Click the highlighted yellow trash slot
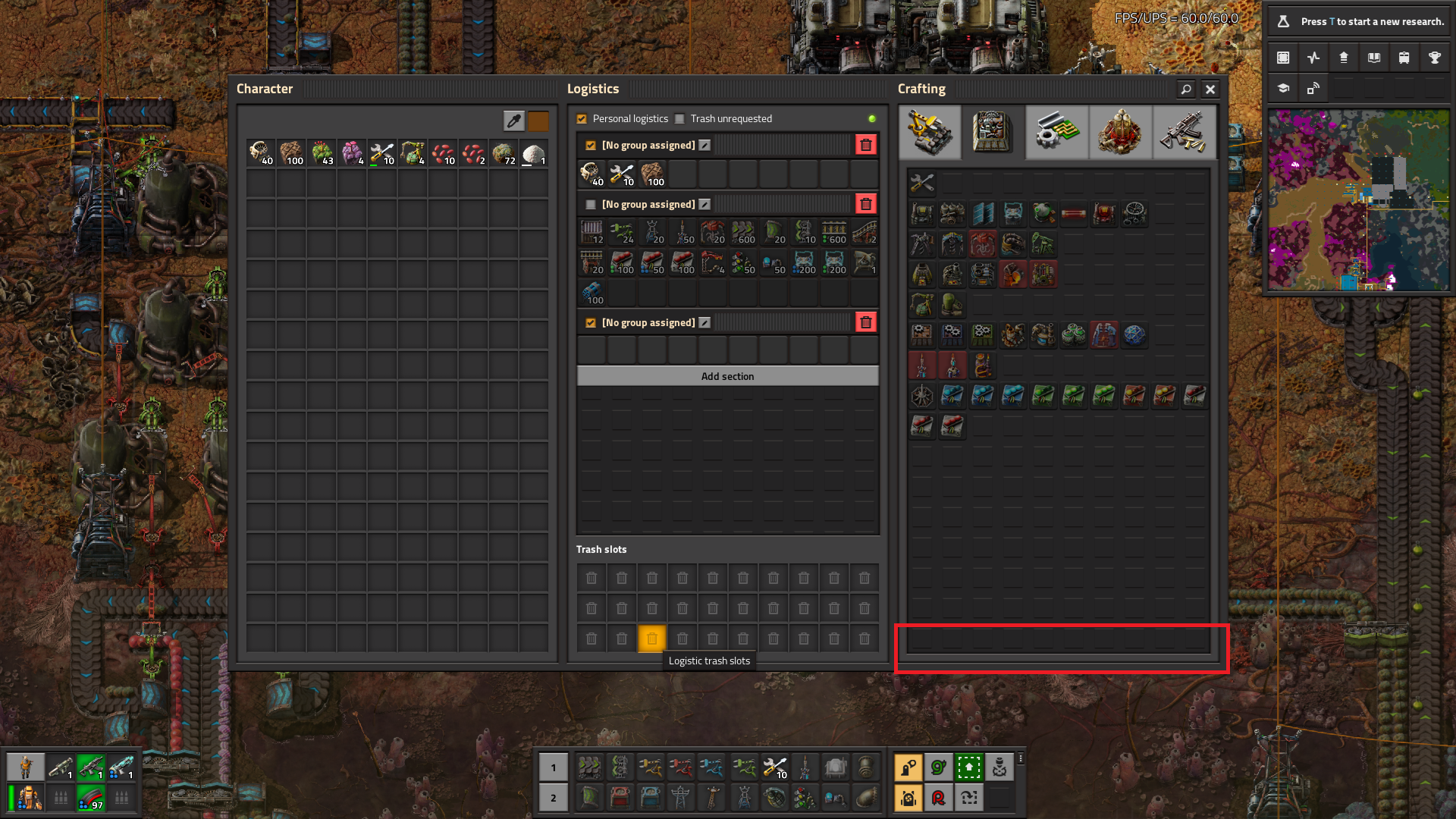Screen dimensions: 1456x819 [x=652, y=639]
